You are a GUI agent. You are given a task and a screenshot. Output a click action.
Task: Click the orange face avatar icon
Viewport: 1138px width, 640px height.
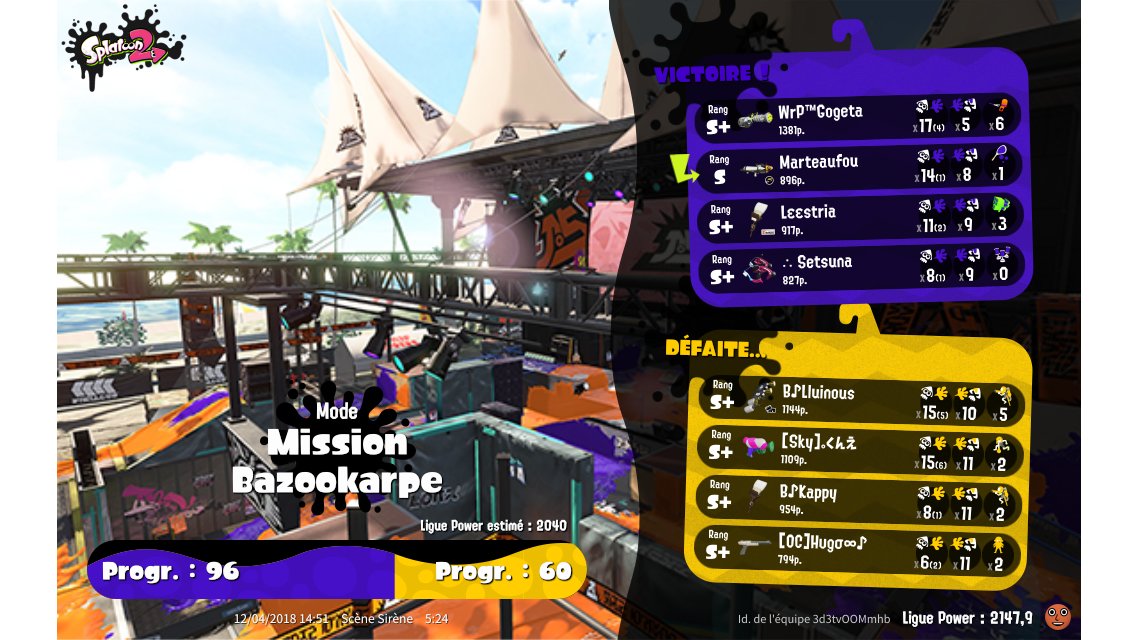click(1056, 616)
